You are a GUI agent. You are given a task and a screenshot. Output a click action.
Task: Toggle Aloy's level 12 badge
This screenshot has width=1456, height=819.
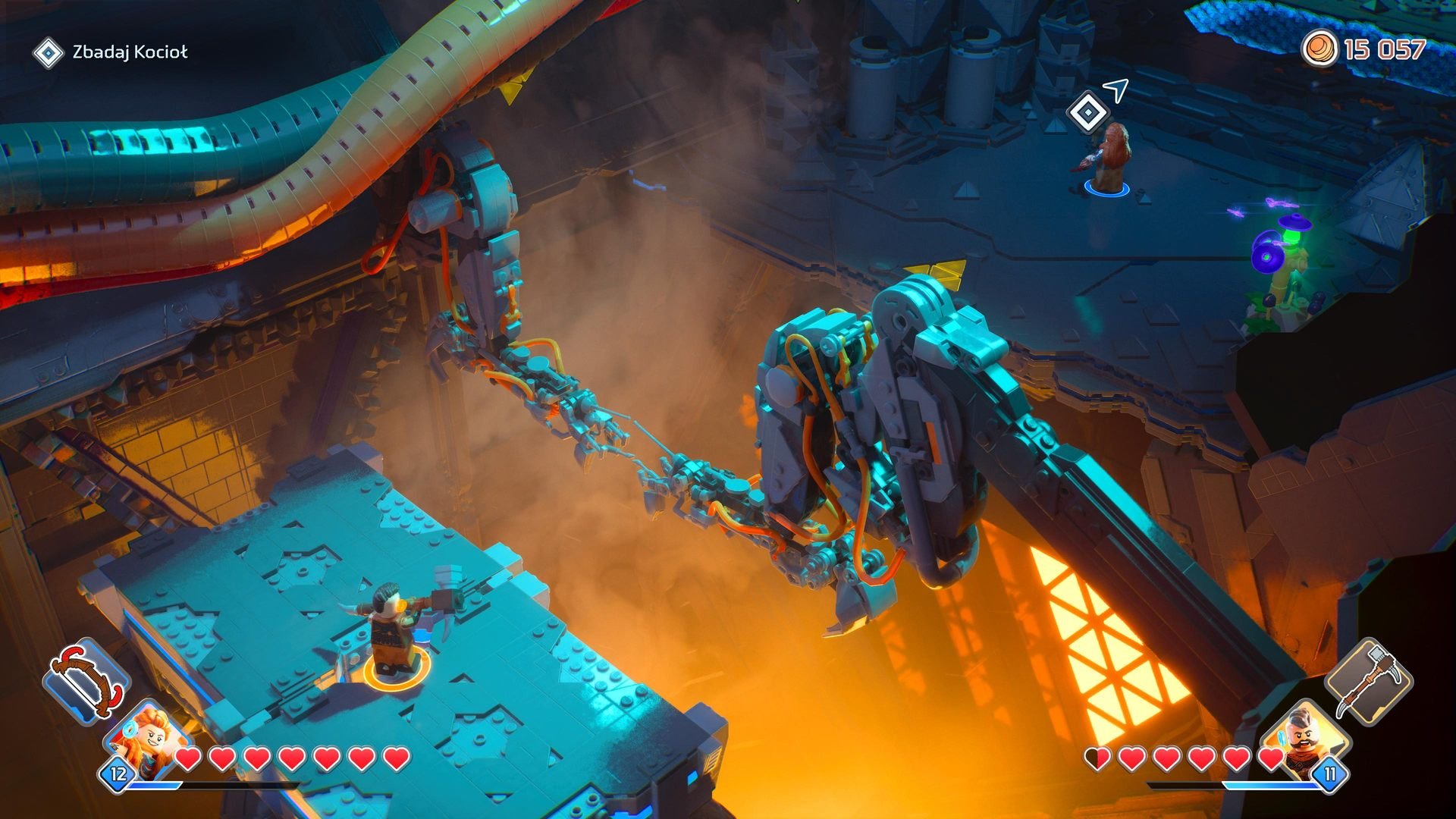118,775
